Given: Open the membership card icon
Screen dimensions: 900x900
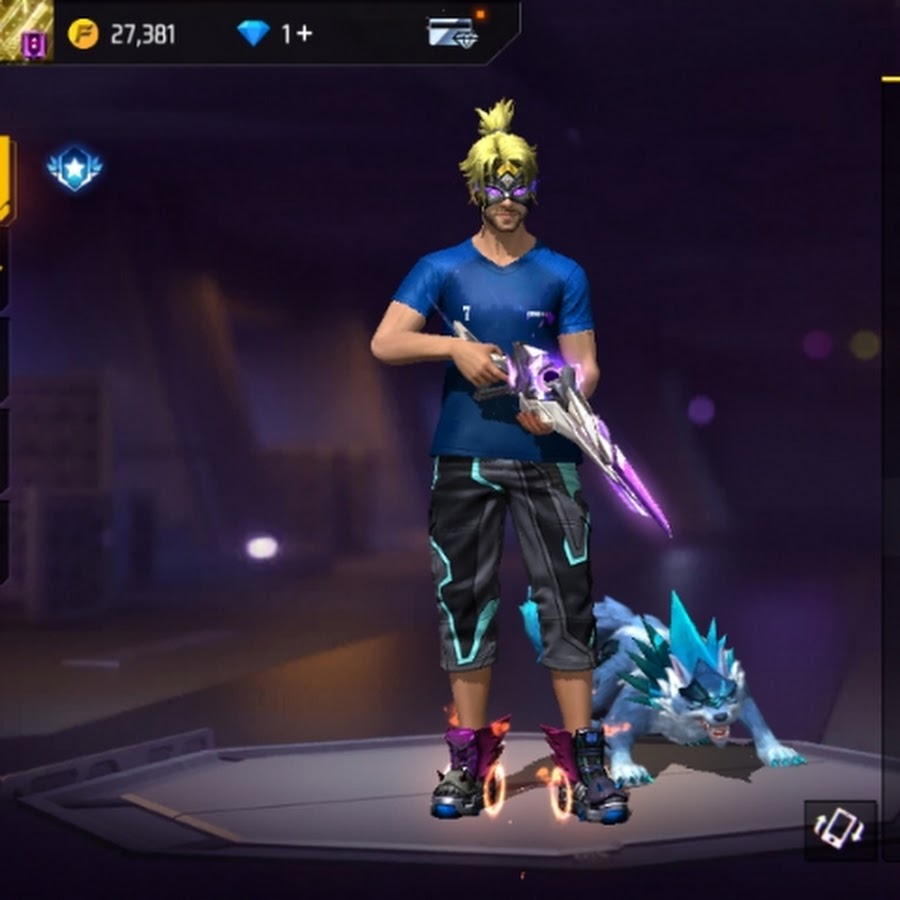Looking at the screenshot, I should (x=452, y=32).
